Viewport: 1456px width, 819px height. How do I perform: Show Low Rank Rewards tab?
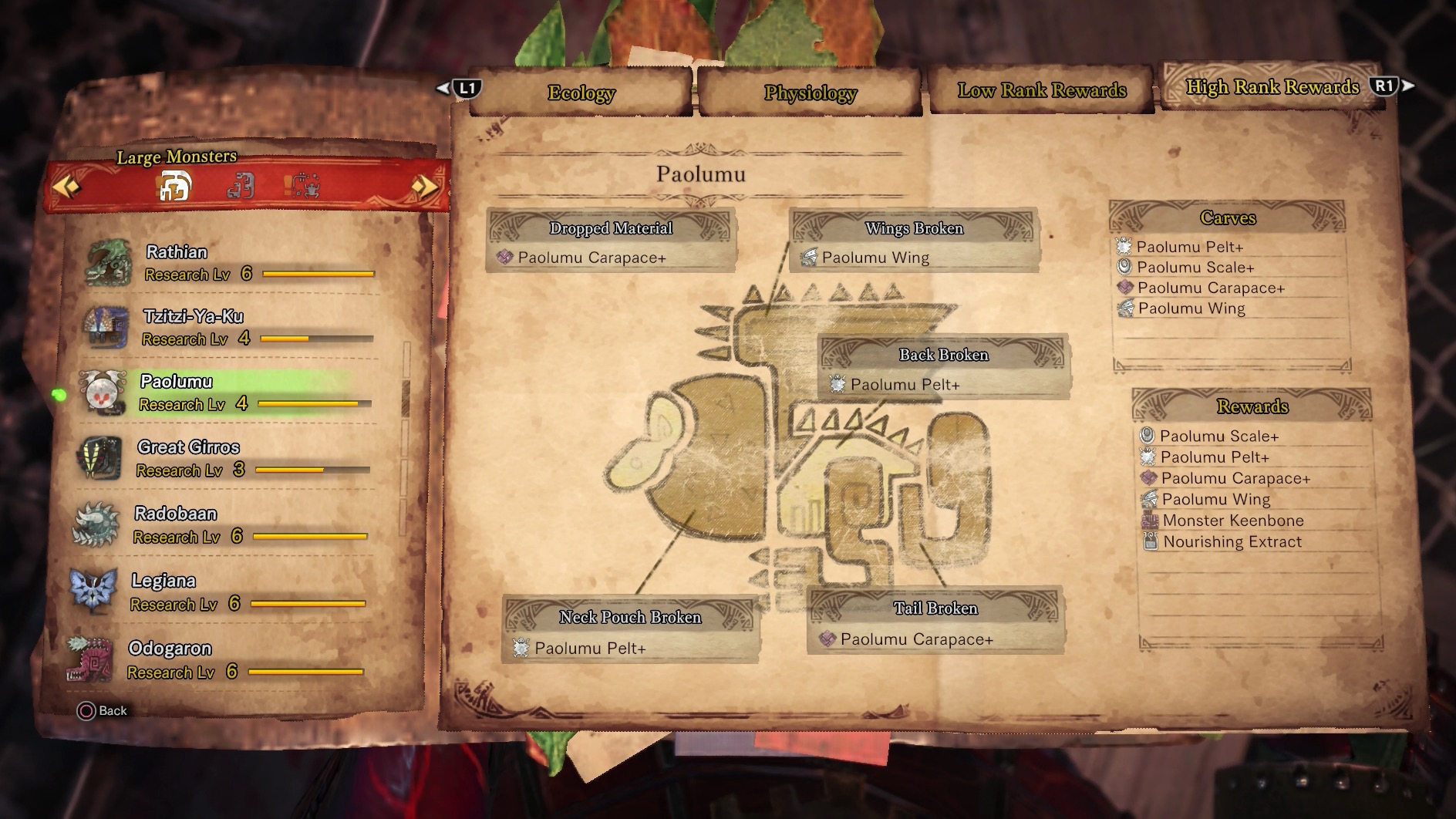tap(1041, 91)
